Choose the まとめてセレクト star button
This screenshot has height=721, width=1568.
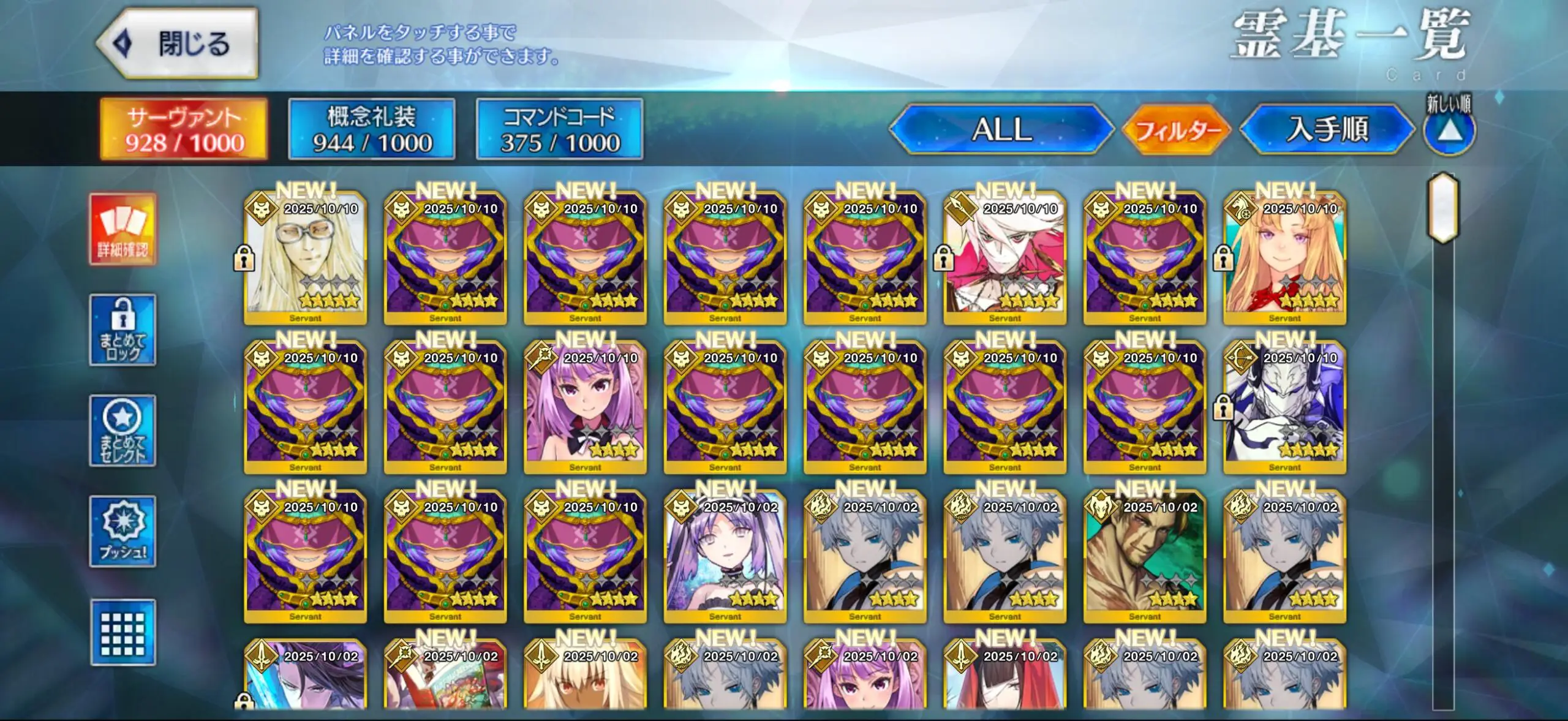click(x=123, y=431)
